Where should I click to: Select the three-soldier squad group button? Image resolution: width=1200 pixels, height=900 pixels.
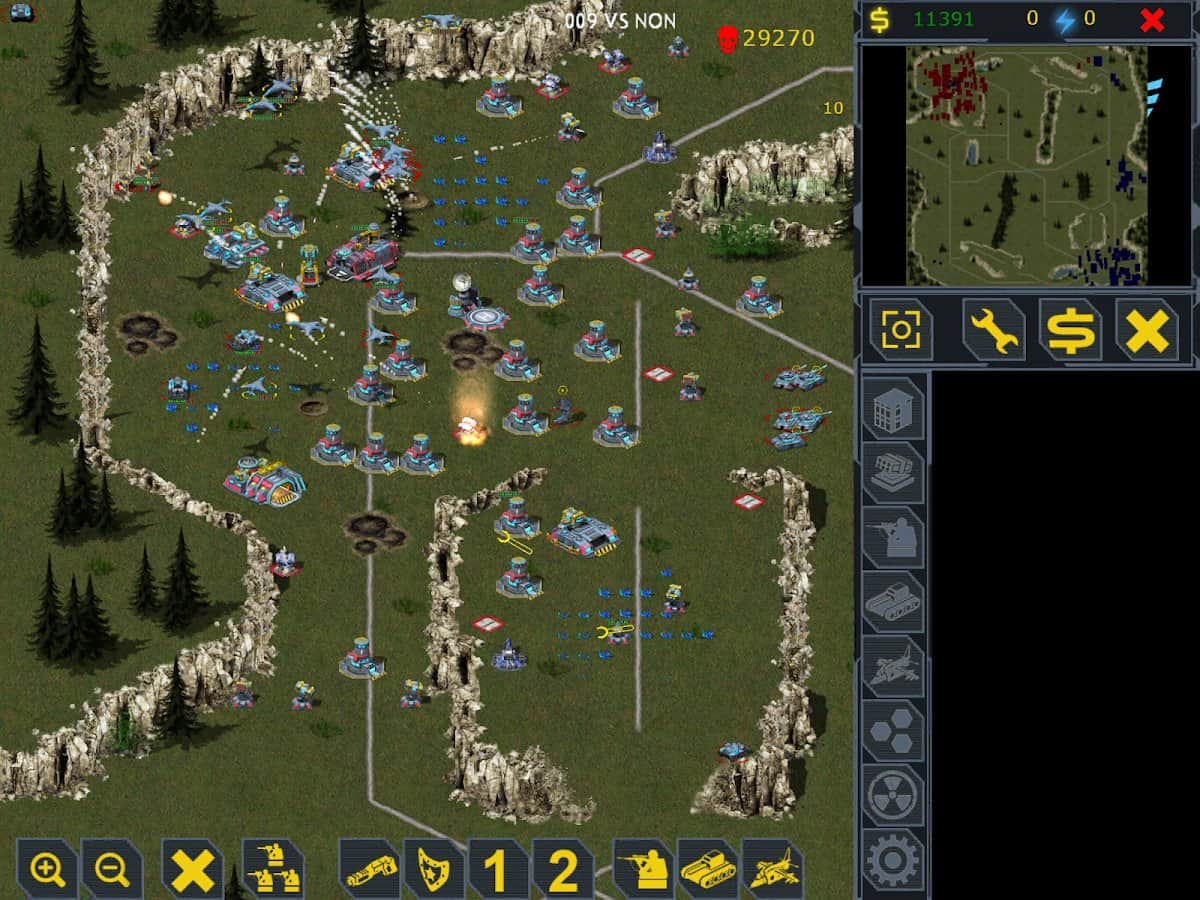(x=272, y=869)
